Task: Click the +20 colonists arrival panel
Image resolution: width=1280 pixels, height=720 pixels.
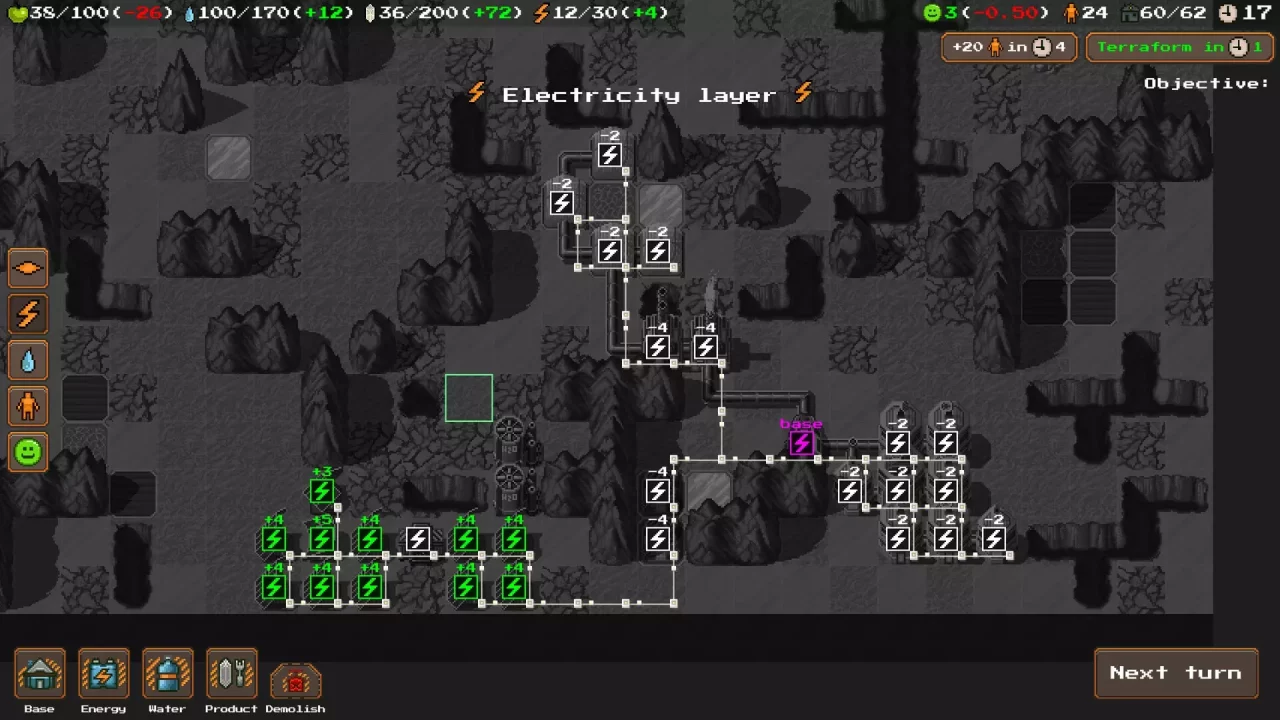Action: (x=1009, y=47)
